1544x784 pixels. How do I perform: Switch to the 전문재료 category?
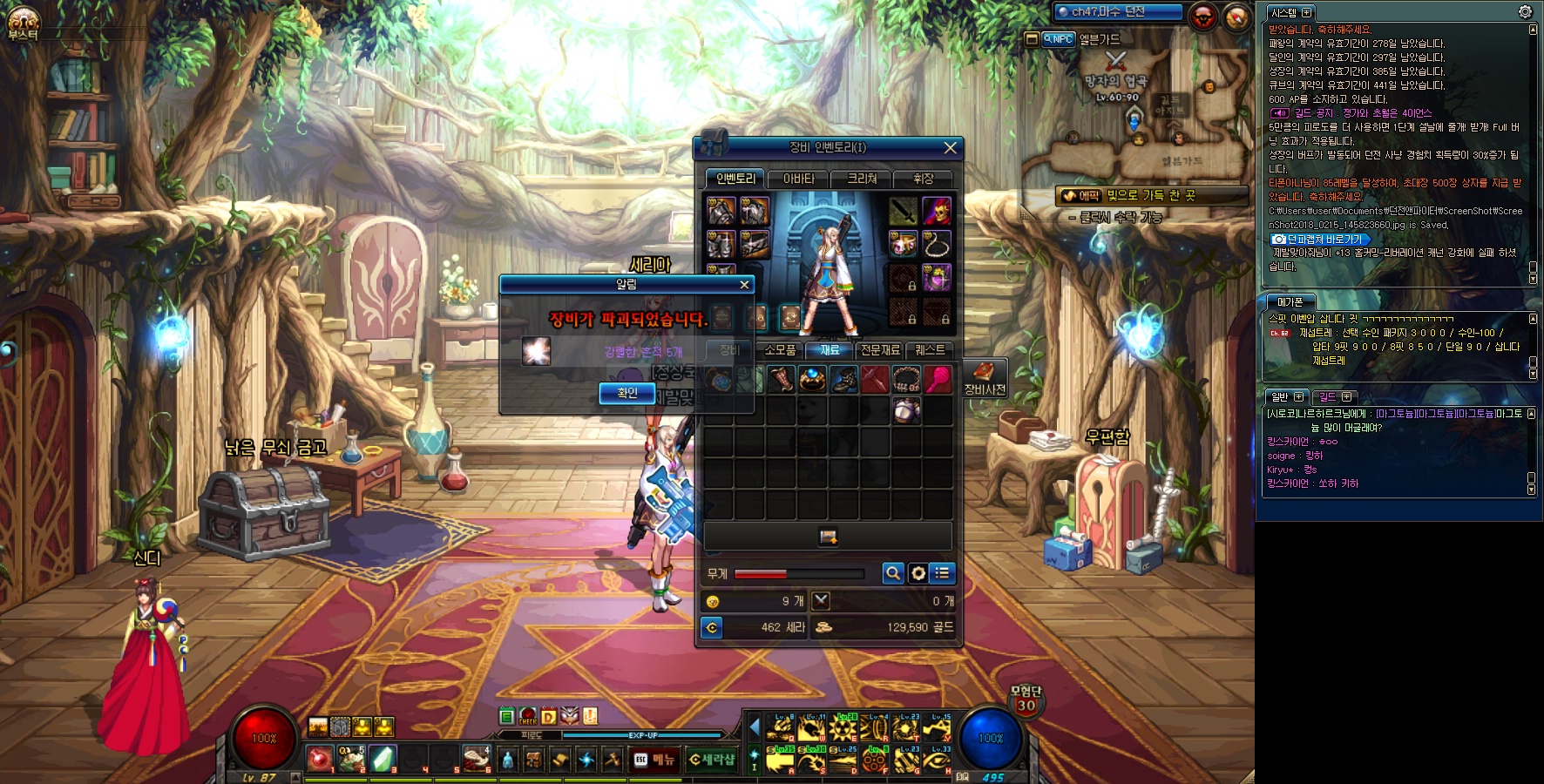pyautogui.click(x=880, y=350)
